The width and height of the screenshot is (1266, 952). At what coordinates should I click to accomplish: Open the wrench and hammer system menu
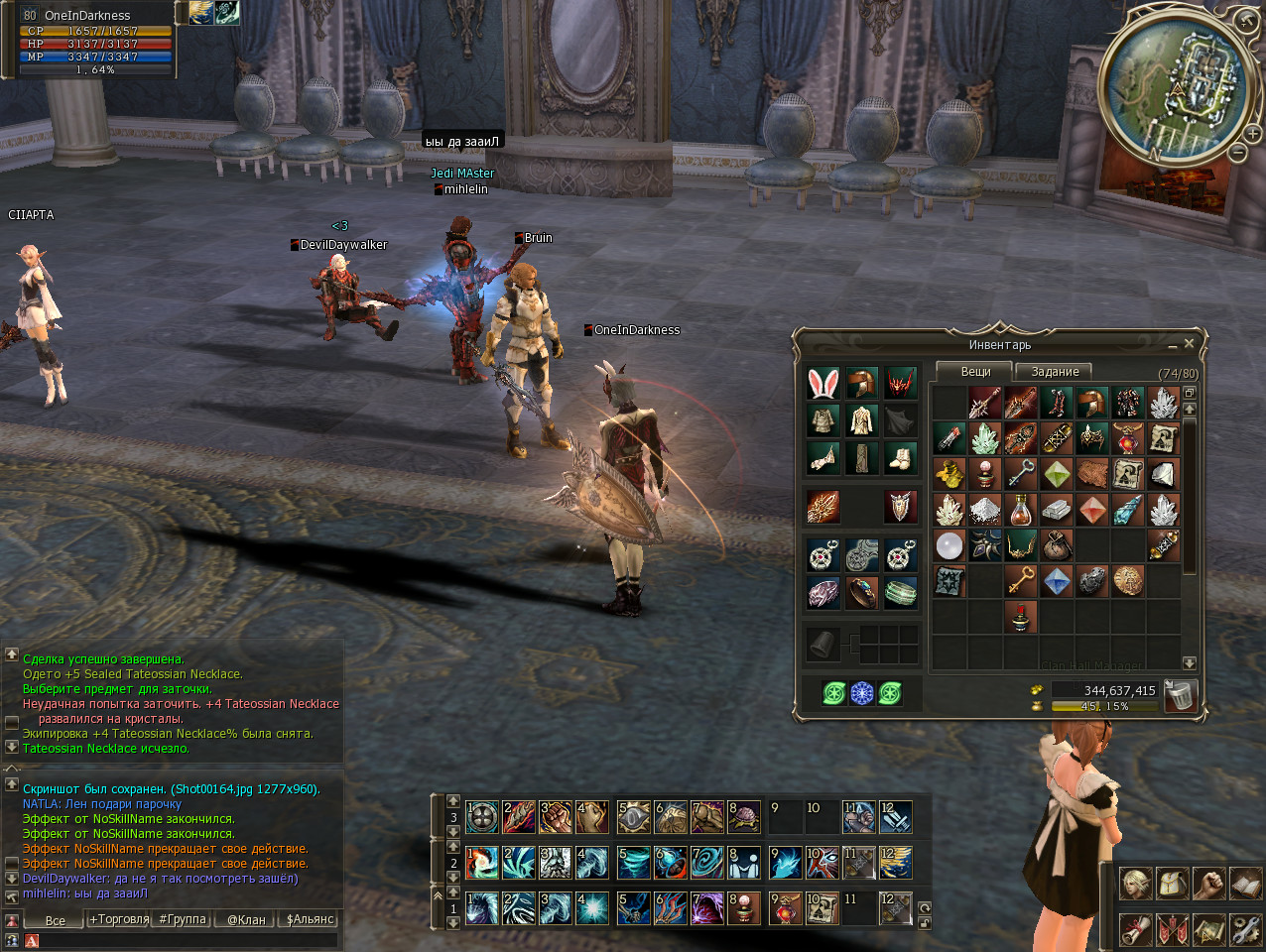[x=1245, y=930]
